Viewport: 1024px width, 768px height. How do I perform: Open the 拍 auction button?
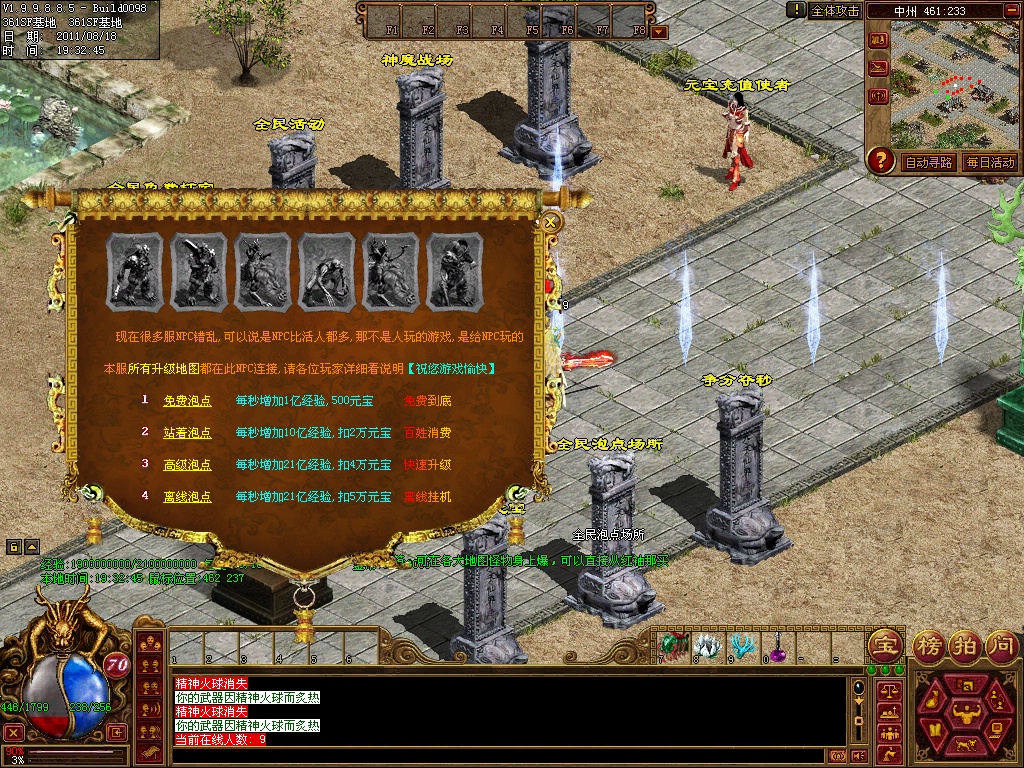(x=965, y=644)
